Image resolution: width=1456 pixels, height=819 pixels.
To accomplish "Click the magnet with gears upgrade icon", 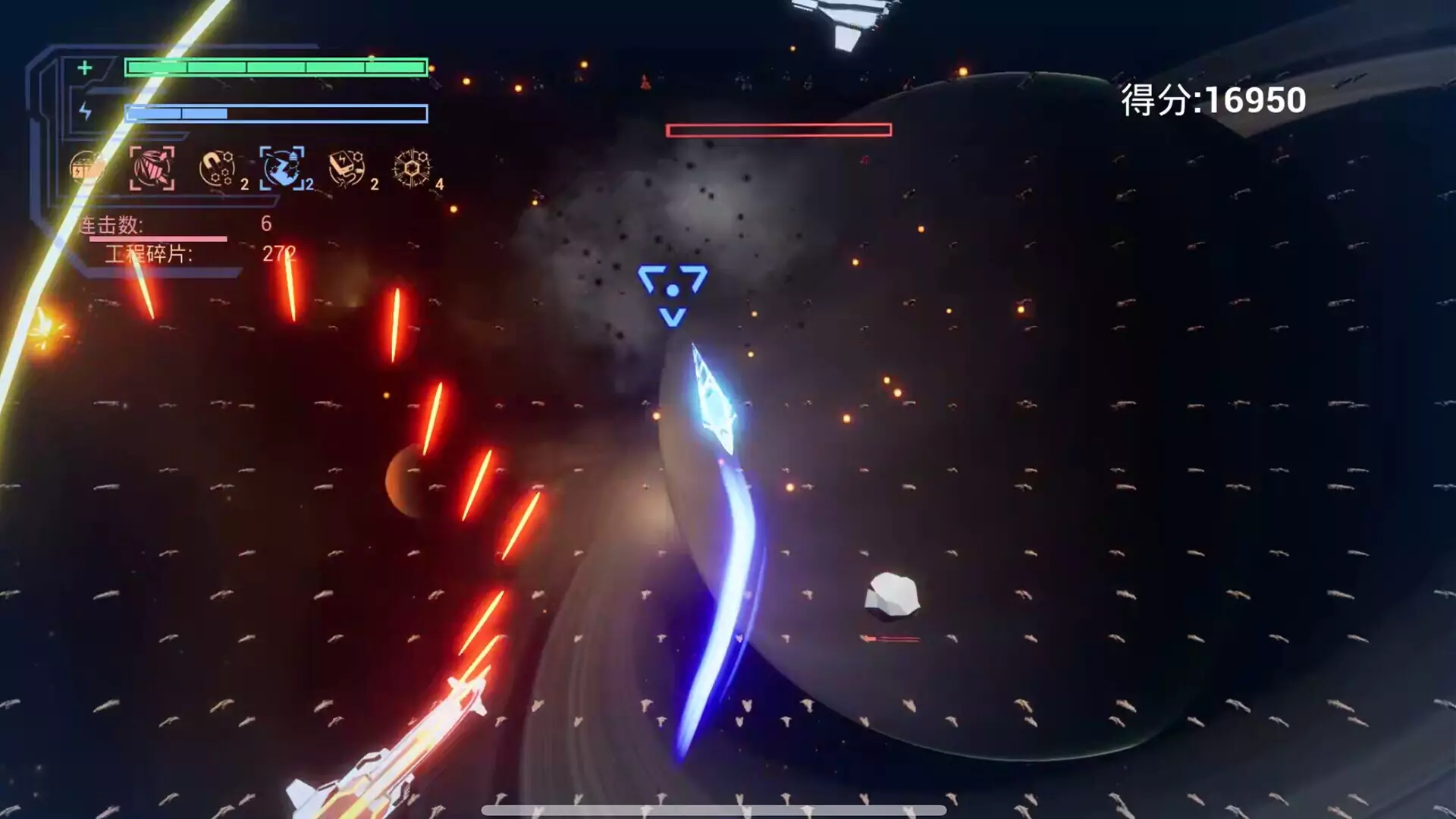I will [217, 168].
